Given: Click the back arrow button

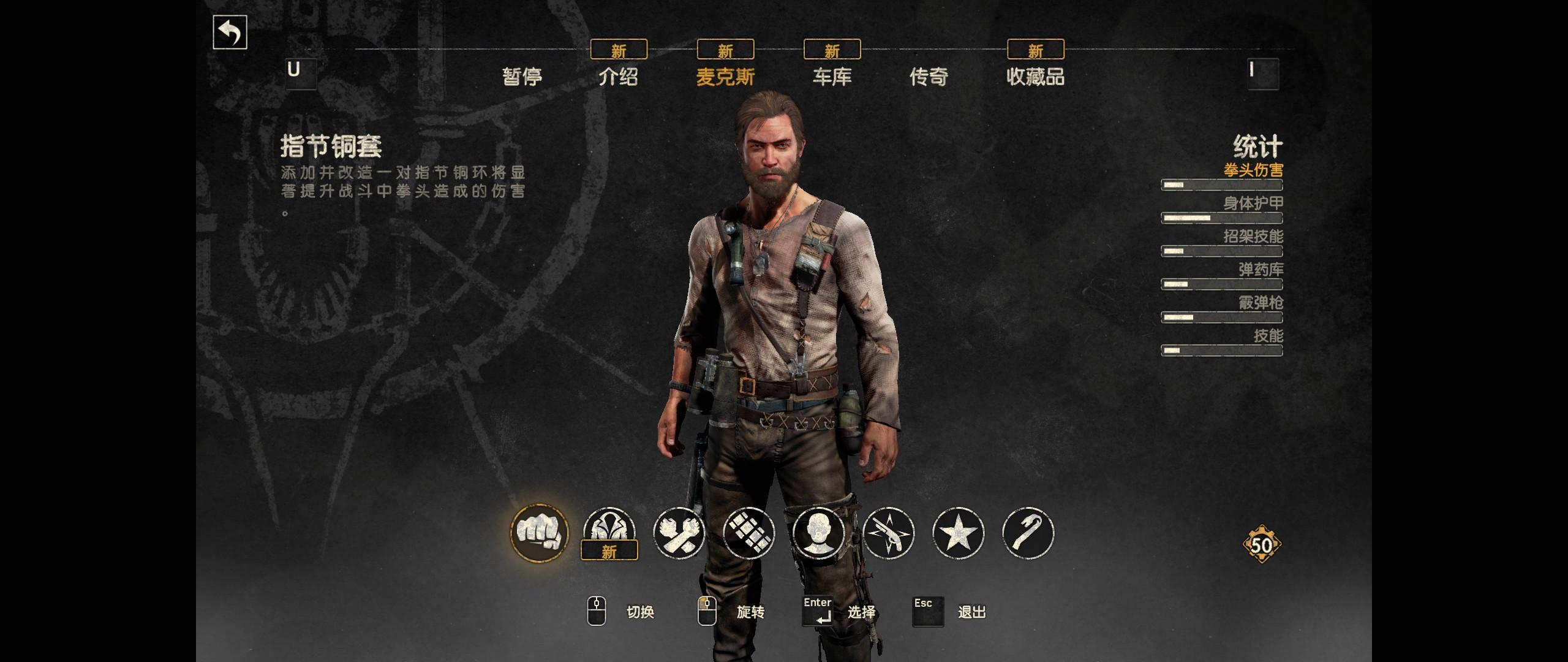Looking at the screenshot, I should coord(230,32).
